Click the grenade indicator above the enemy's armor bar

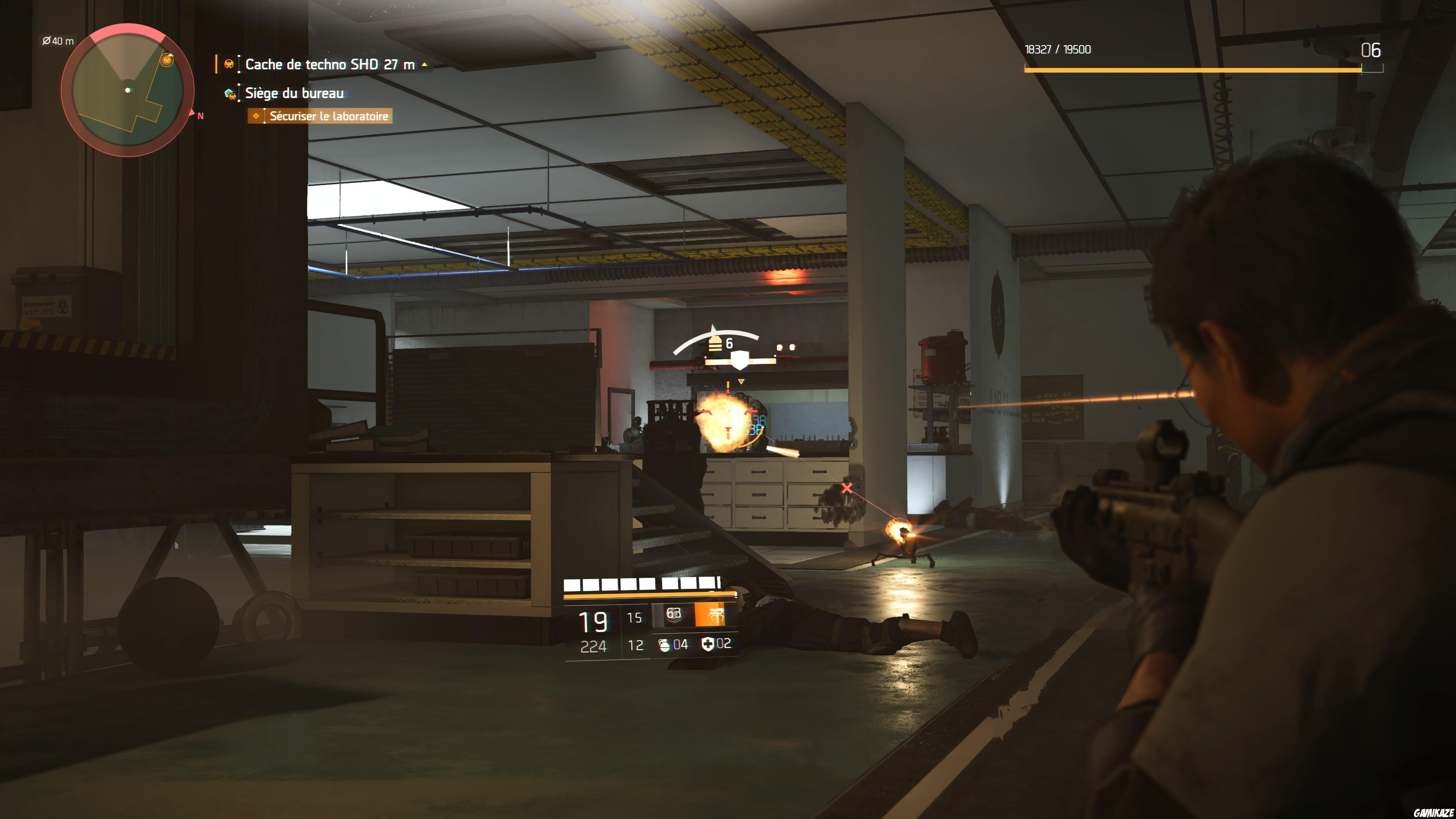pyautogui.click(x=781, y=348)
